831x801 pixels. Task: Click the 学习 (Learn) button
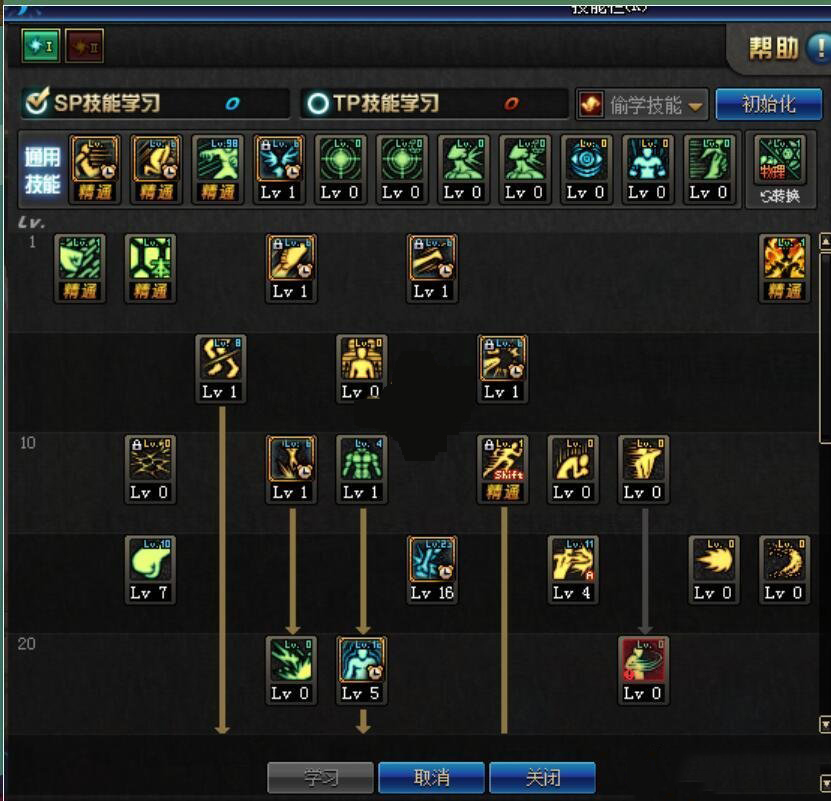pyautogui.click(x=320, y=777)
